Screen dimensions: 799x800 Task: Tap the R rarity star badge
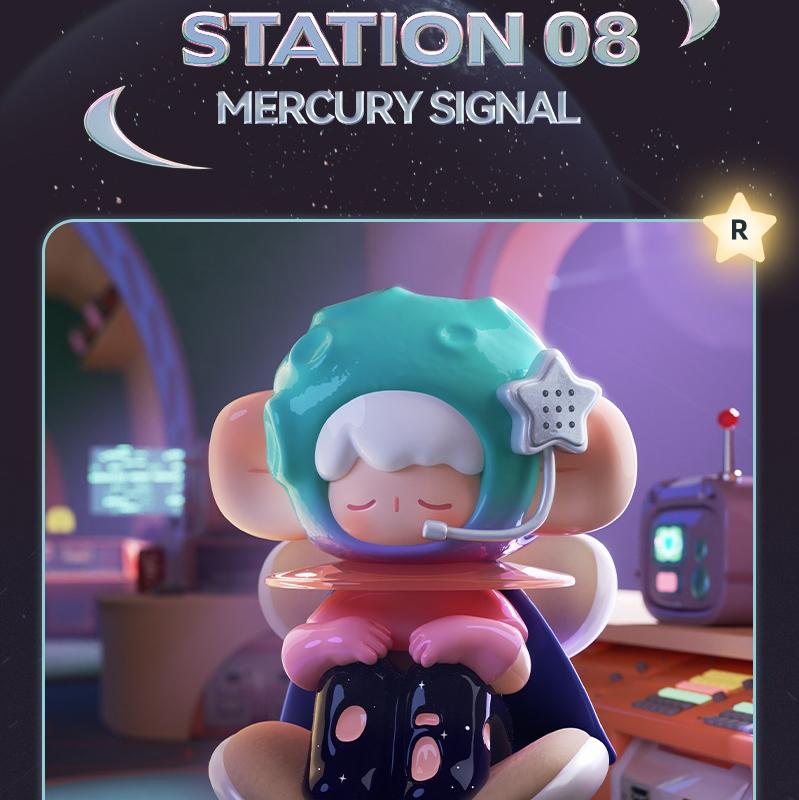(x=739, y=230)
